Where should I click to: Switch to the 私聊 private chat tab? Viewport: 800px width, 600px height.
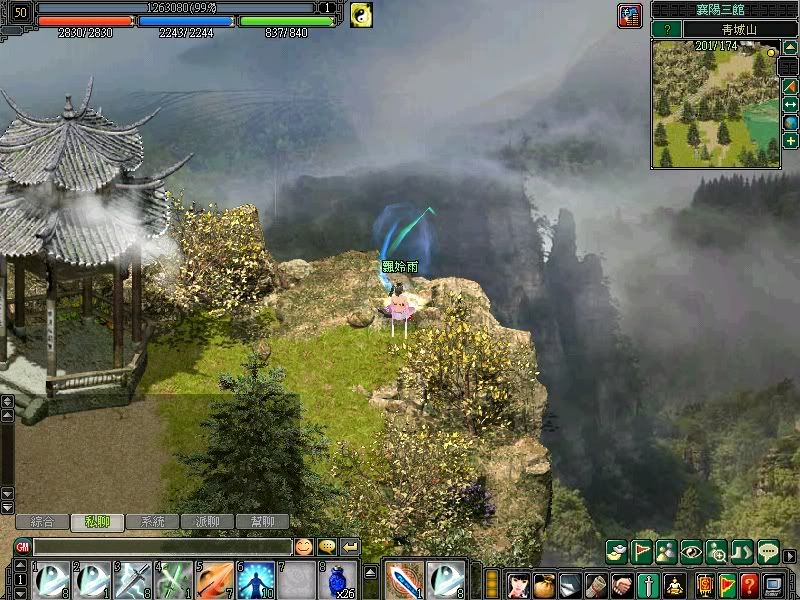(96, 522)
